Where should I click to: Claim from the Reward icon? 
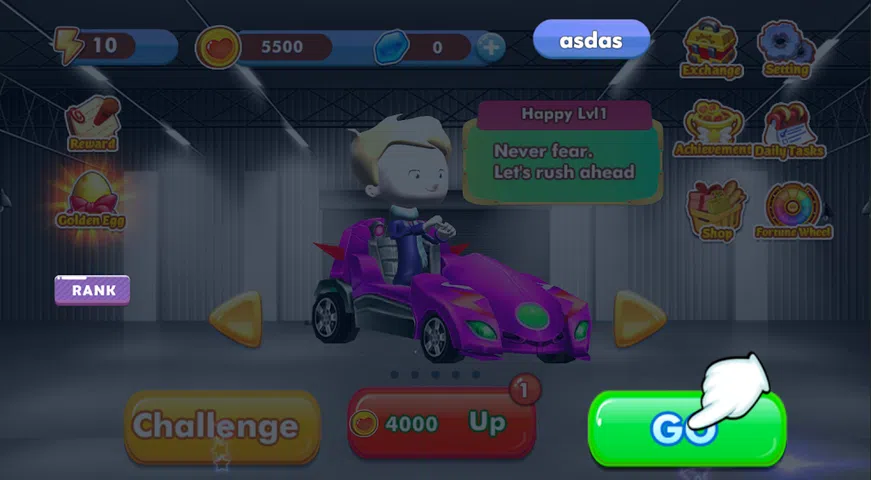[93, 123]
